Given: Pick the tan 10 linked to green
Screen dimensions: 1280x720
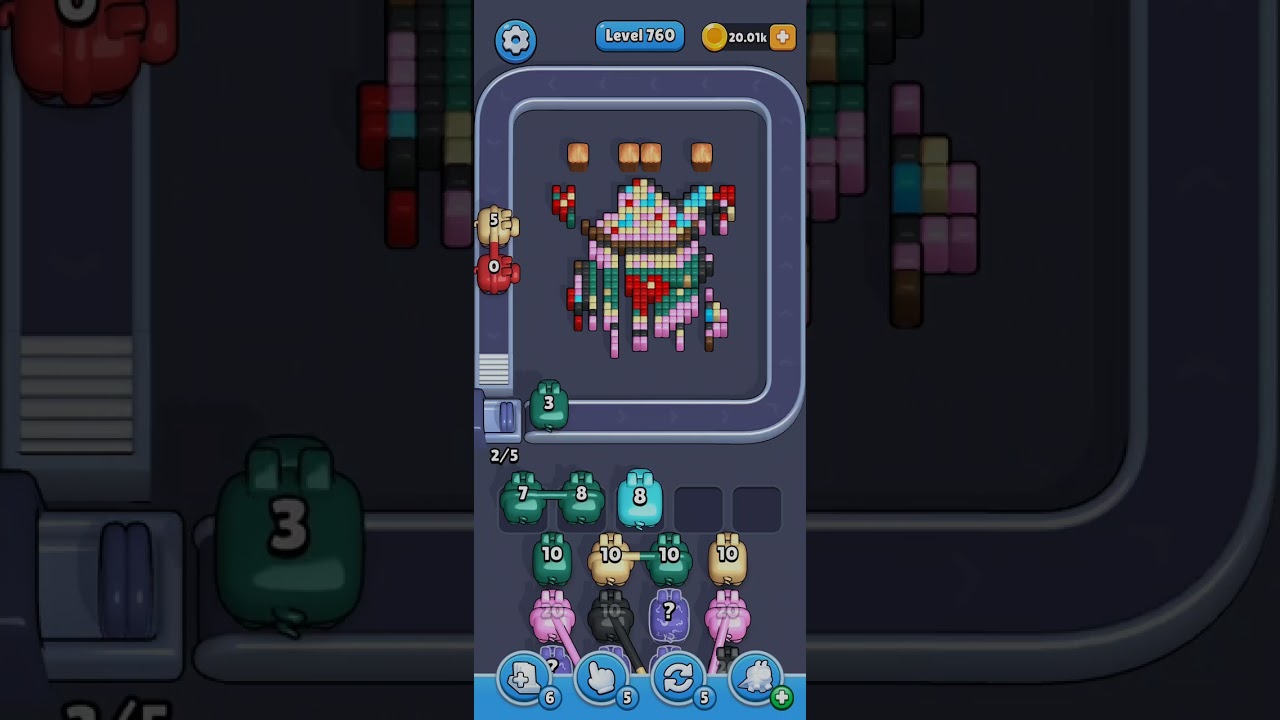Looking at the screenshot, I should coord(610,558).
